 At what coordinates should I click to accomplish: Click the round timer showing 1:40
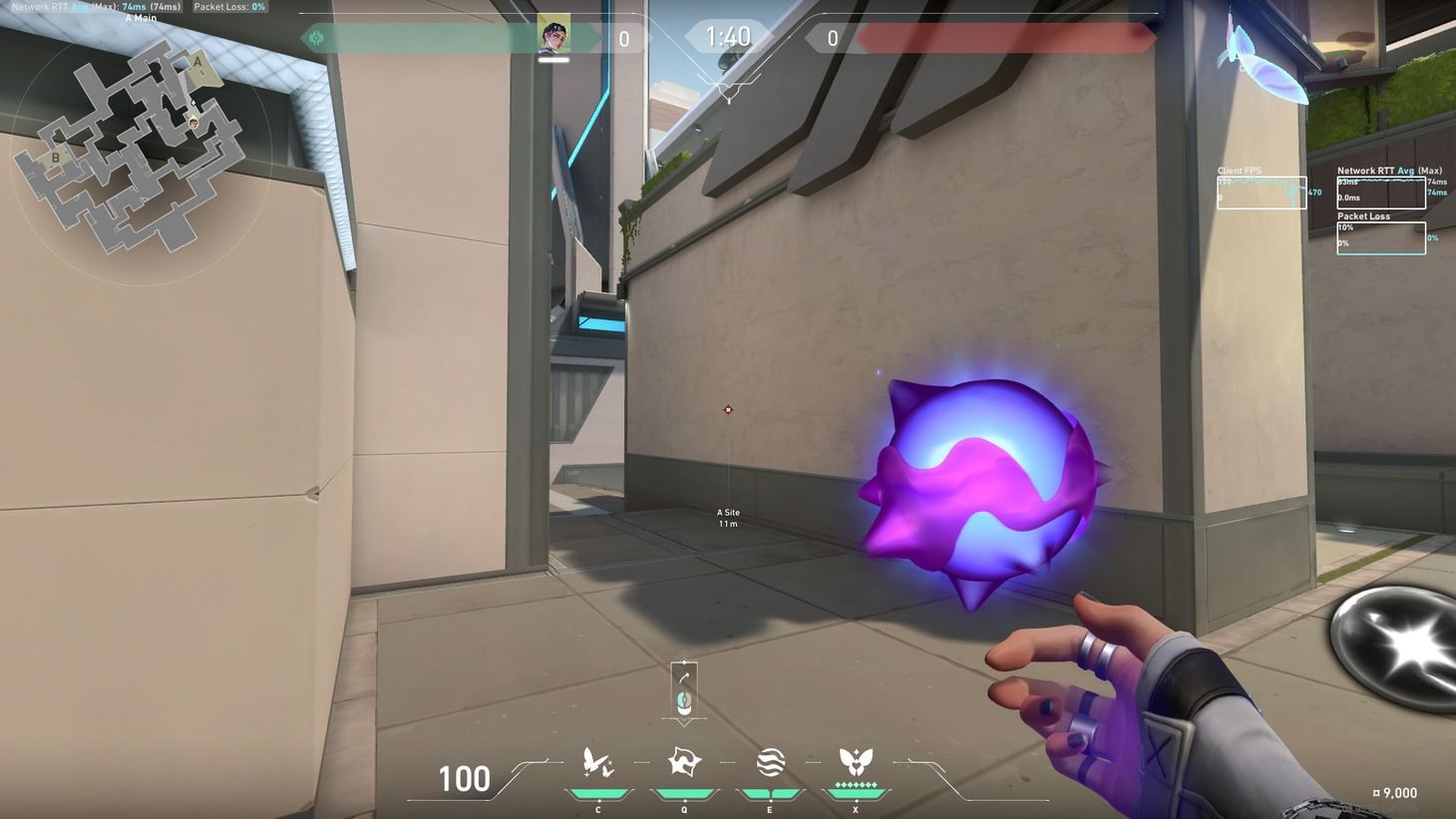click(x=728, y=37)
